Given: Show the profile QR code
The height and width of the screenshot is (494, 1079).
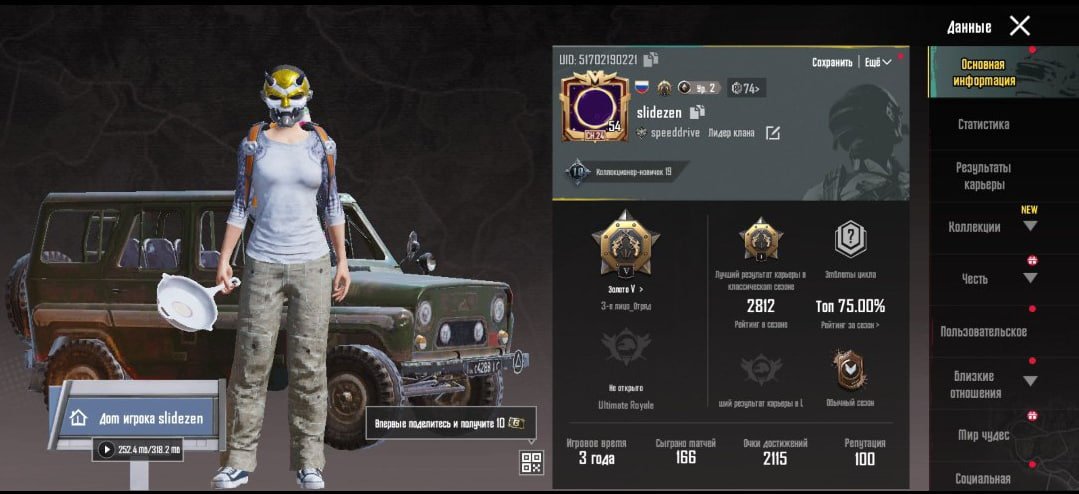Looking at the screenshot, I should click(531, 462).
